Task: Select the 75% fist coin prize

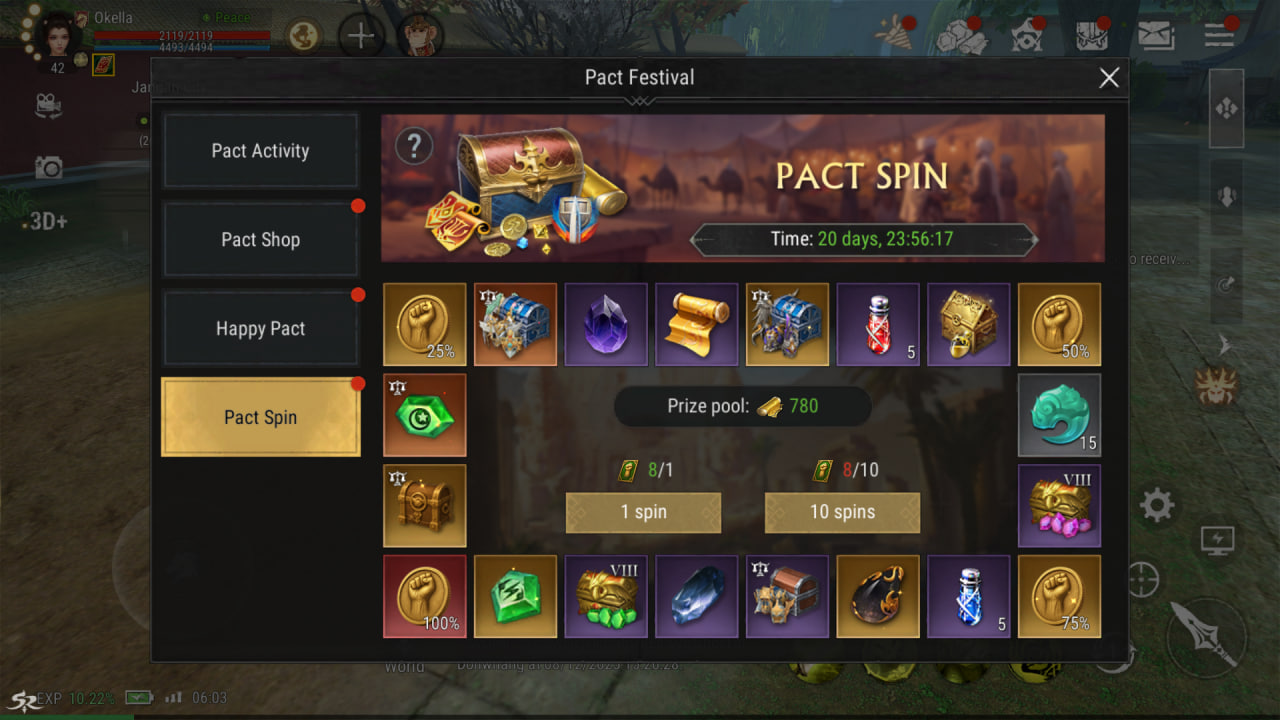Action: click(x=1059, y=597)
